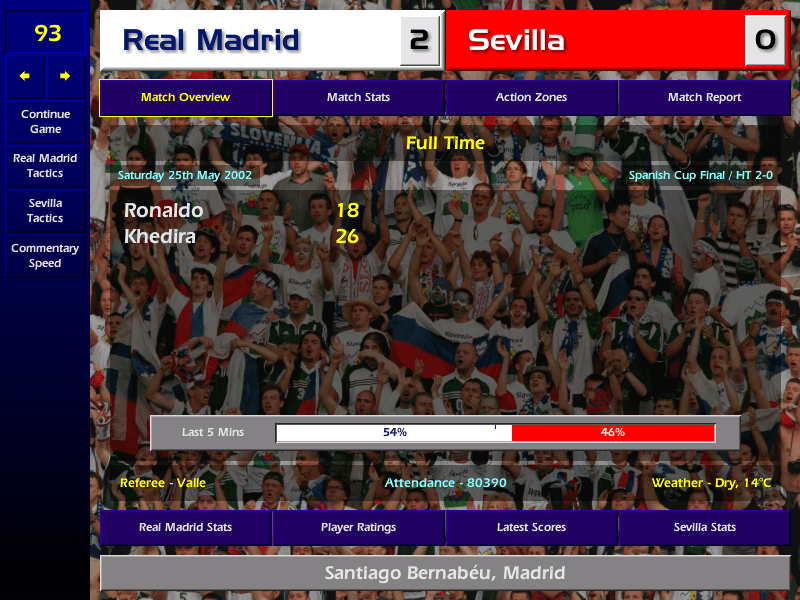This screenshot has height=600, width=800.
Task: Choose goalscorer Khedira
Action: tap(160, 236)
